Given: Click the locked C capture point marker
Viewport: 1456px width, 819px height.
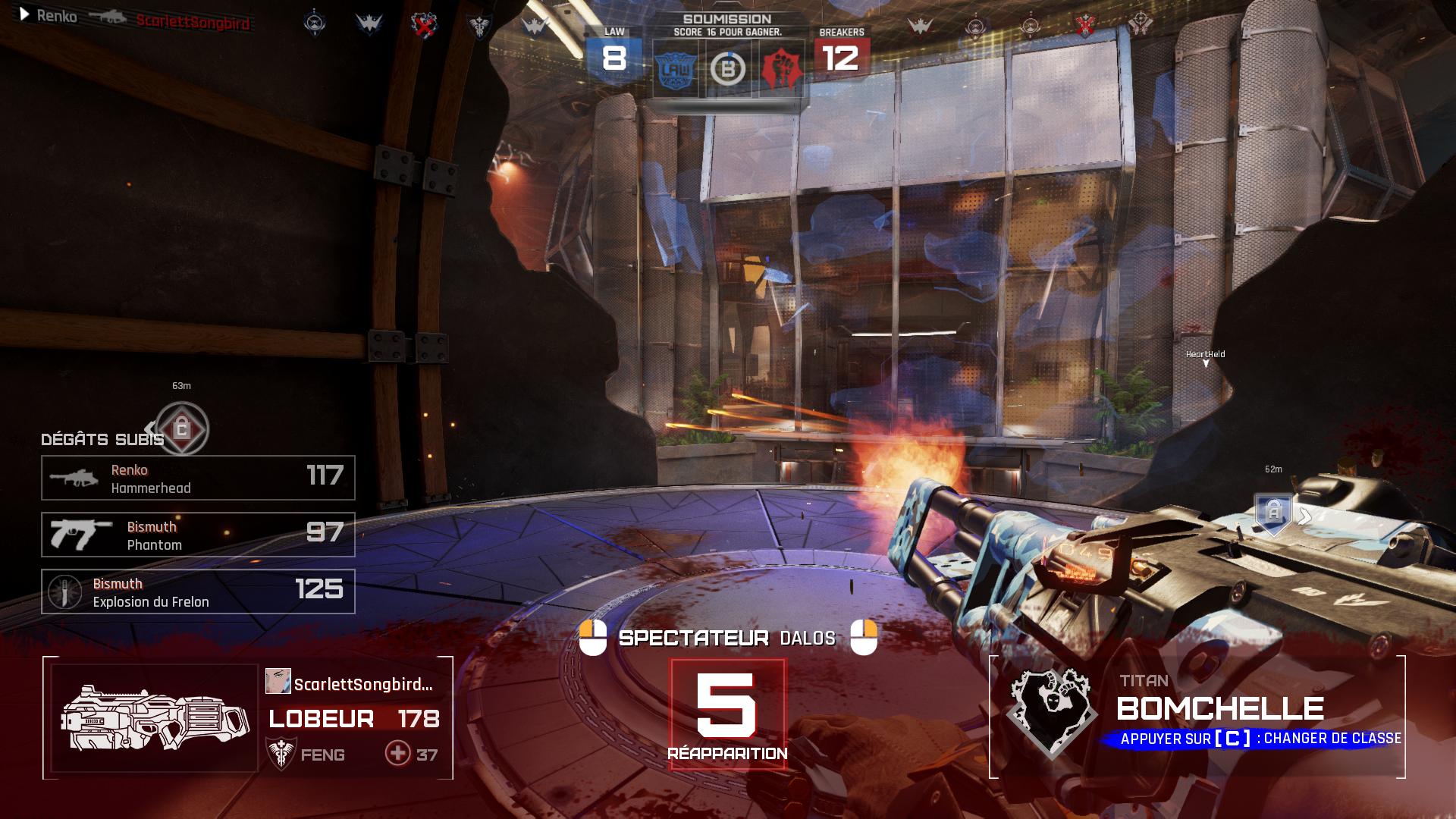Looking at the screenshot, I should pyautogui.click(x=182, y=429).
